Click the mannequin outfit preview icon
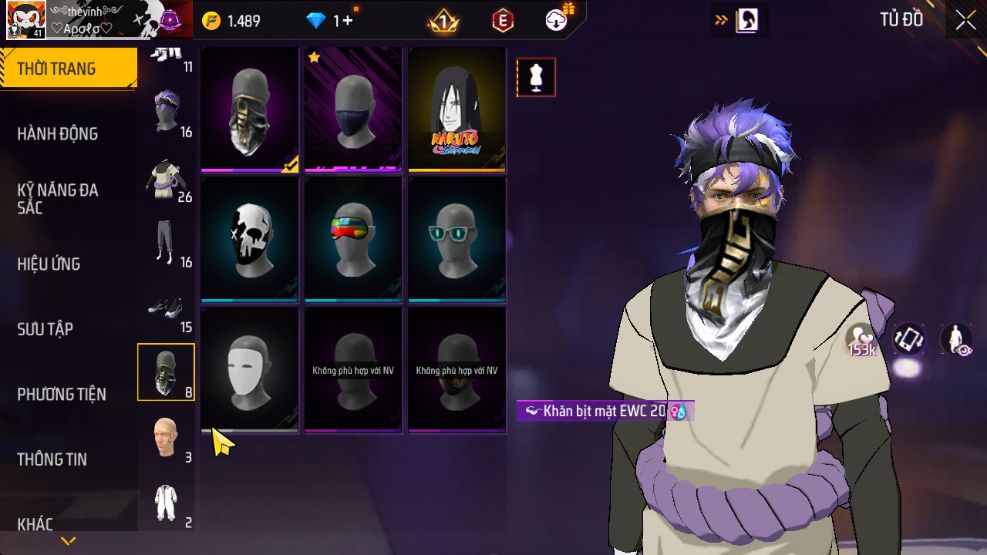 point(536,77)
